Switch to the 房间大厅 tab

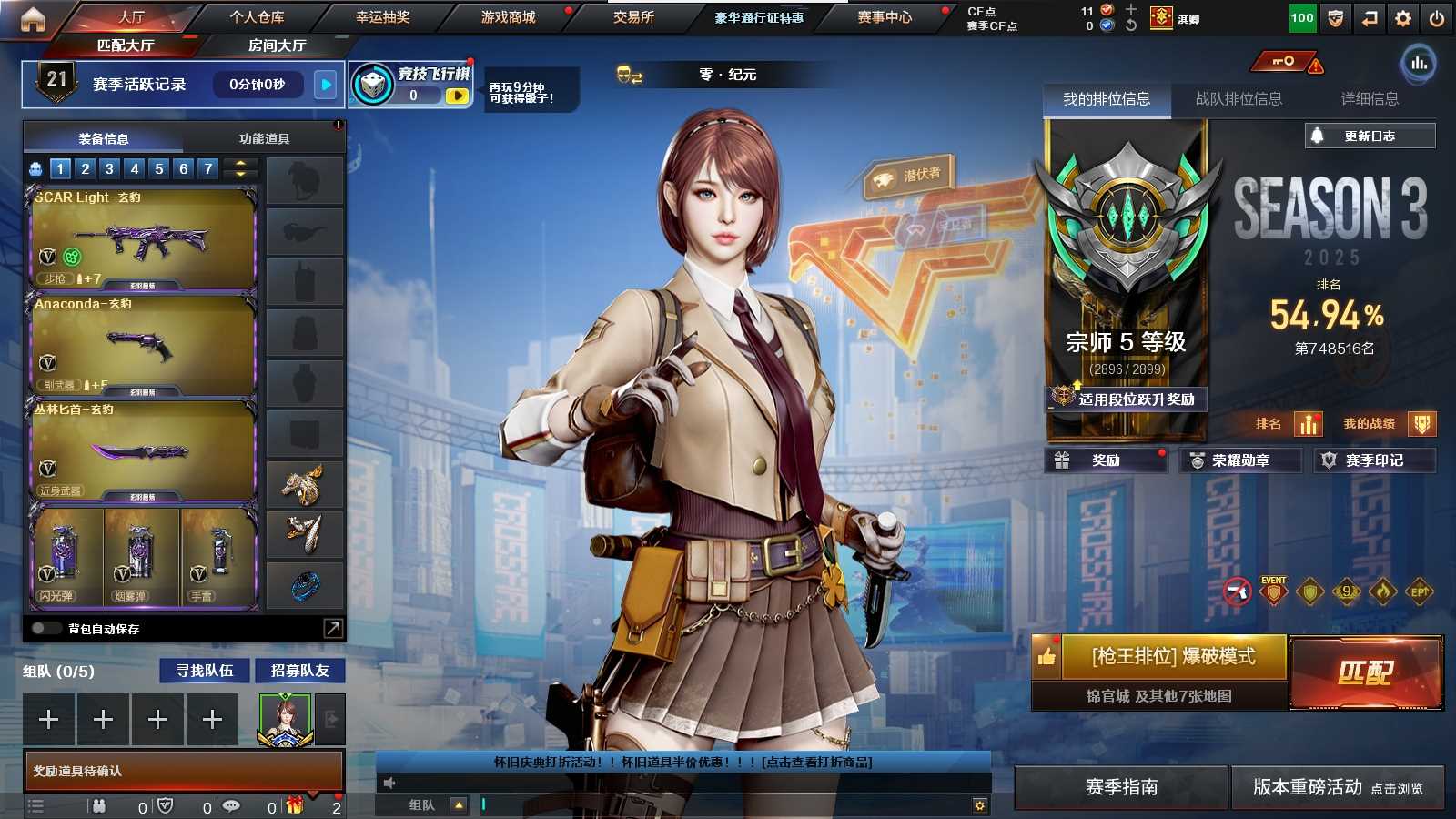pyautogui.click(x=277, y=45)
